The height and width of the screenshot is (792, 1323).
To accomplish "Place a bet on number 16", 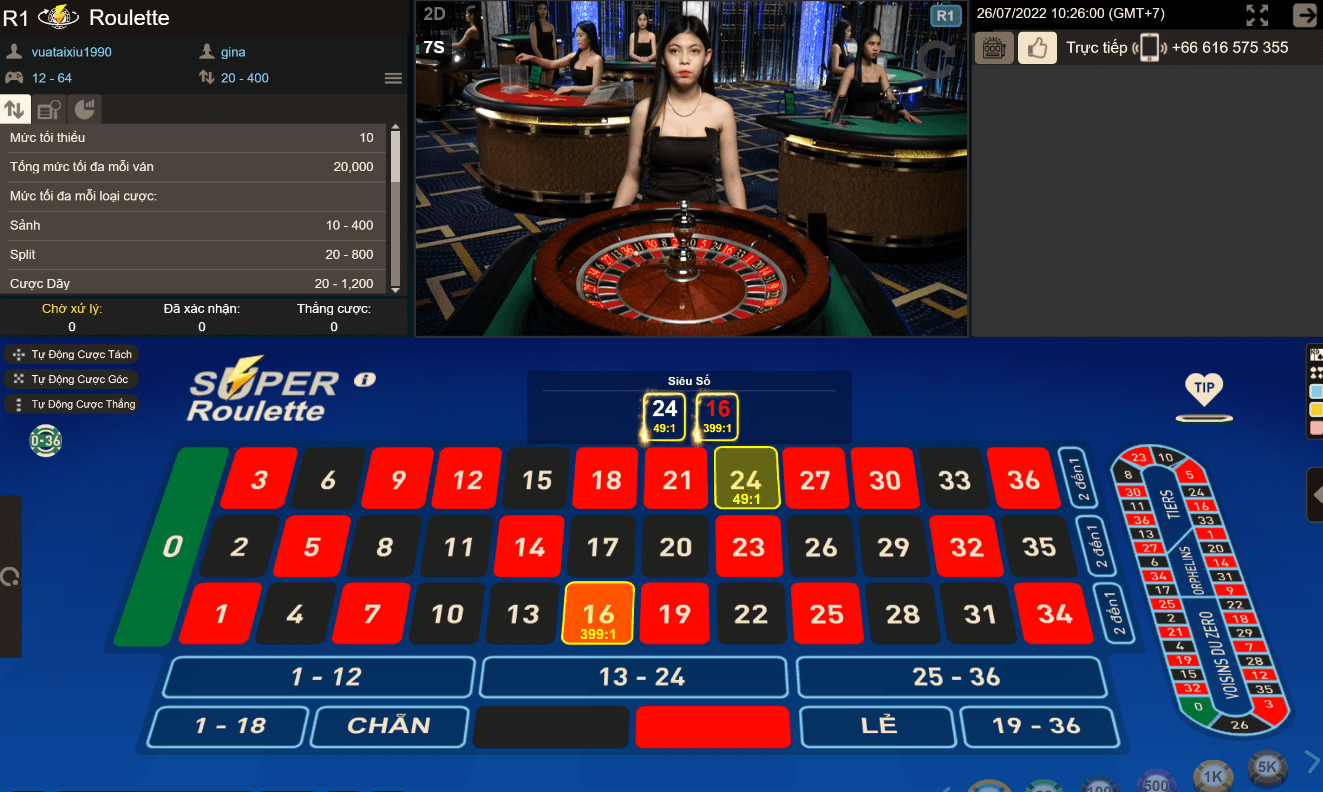I will click(598, 613).
